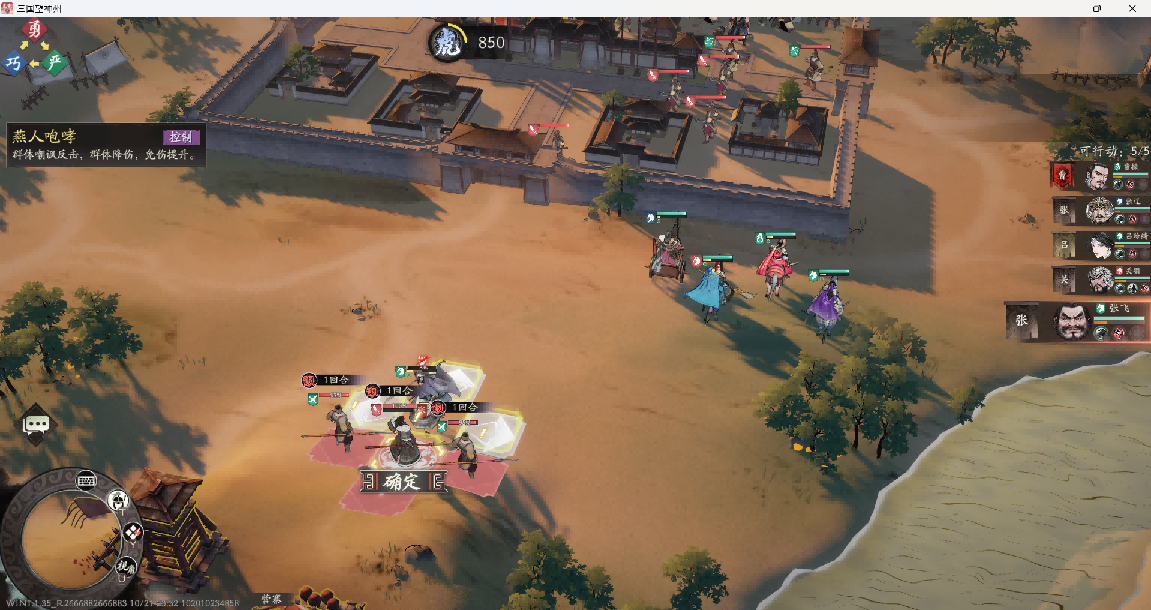Click the helmet icon on the minimap ring
The height and width of the screenshot is (610, 1151).
[x=118, y=500]
